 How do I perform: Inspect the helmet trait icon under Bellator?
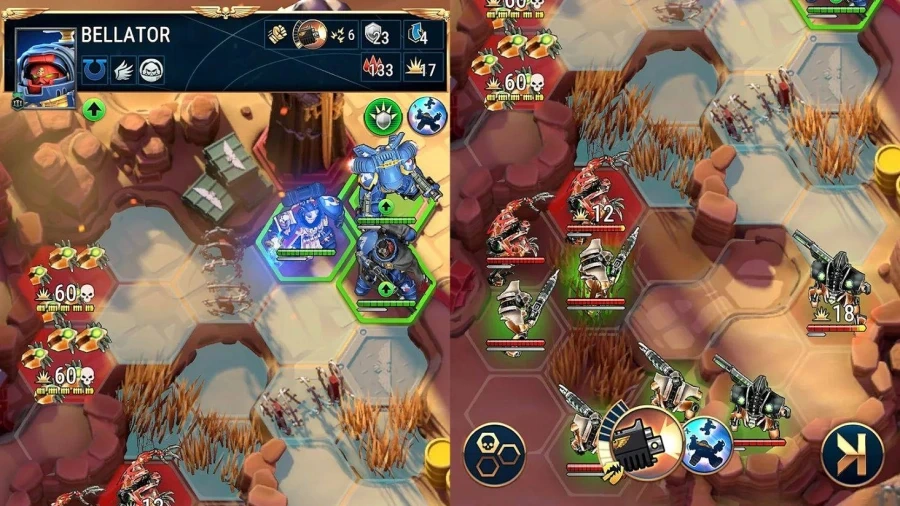tap(151, 70)
